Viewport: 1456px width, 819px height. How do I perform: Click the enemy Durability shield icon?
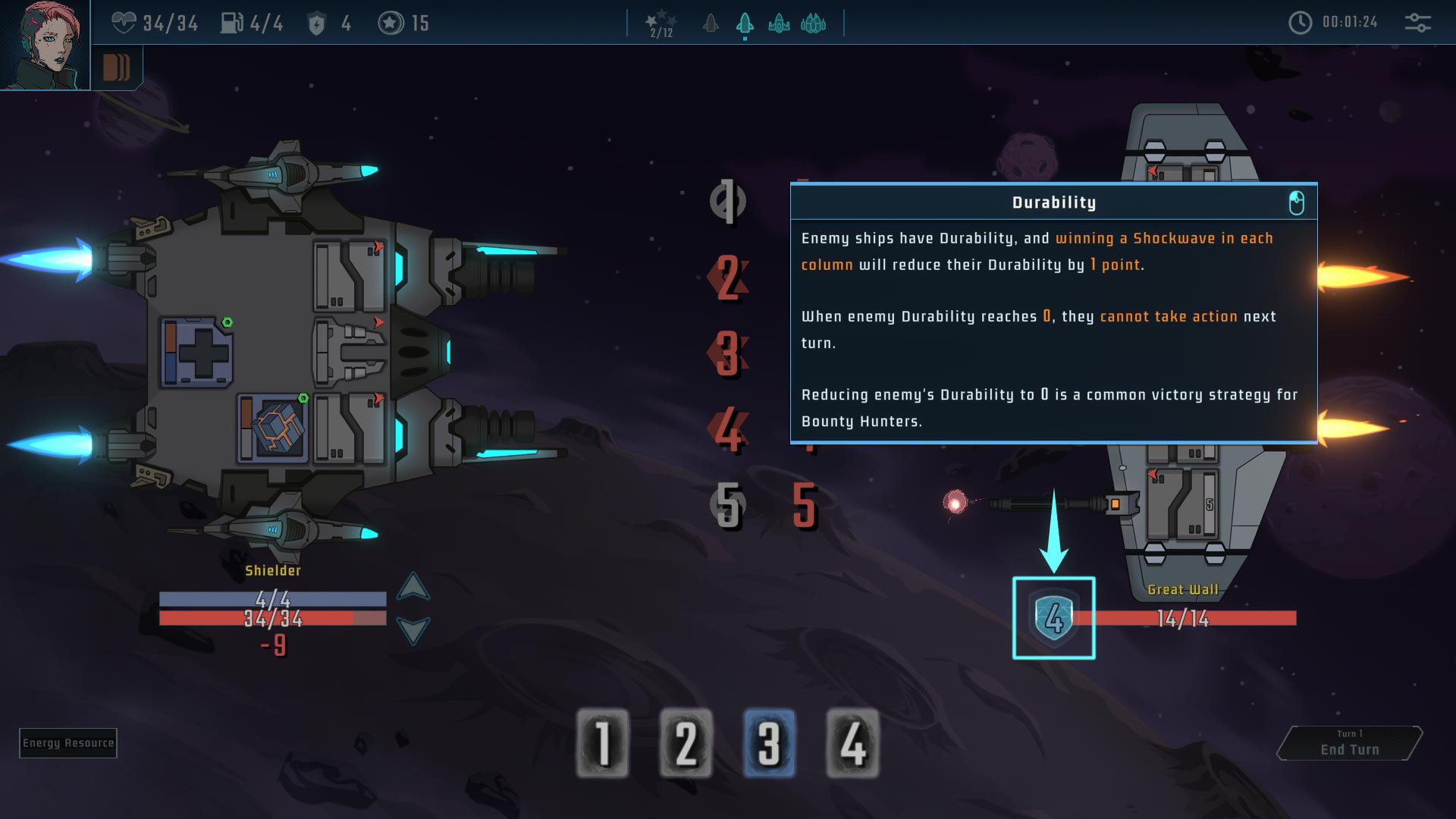pyautogui.click(x=1054, y=618)
